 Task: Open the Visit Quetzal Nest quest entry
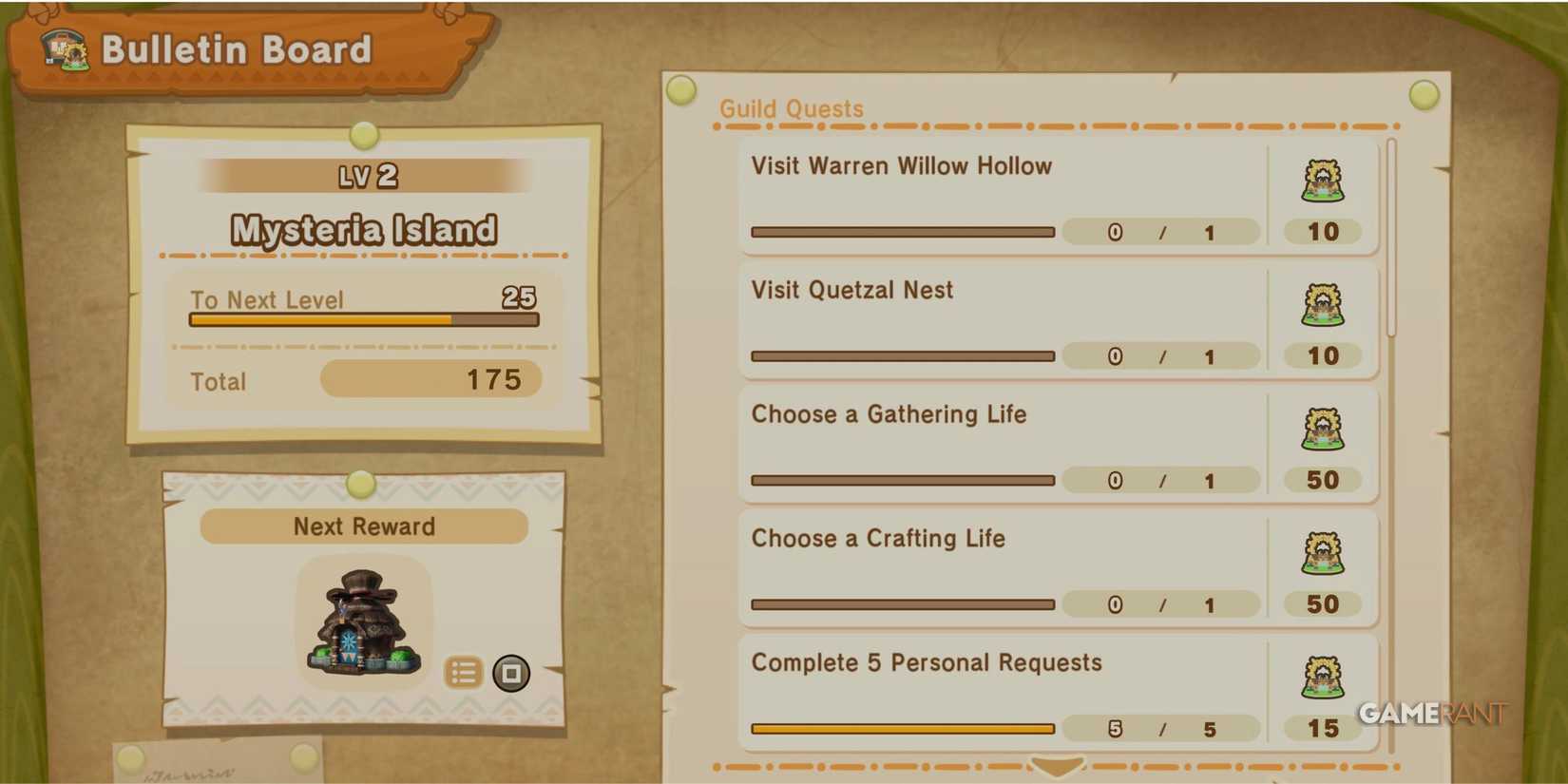coord(998,320)
